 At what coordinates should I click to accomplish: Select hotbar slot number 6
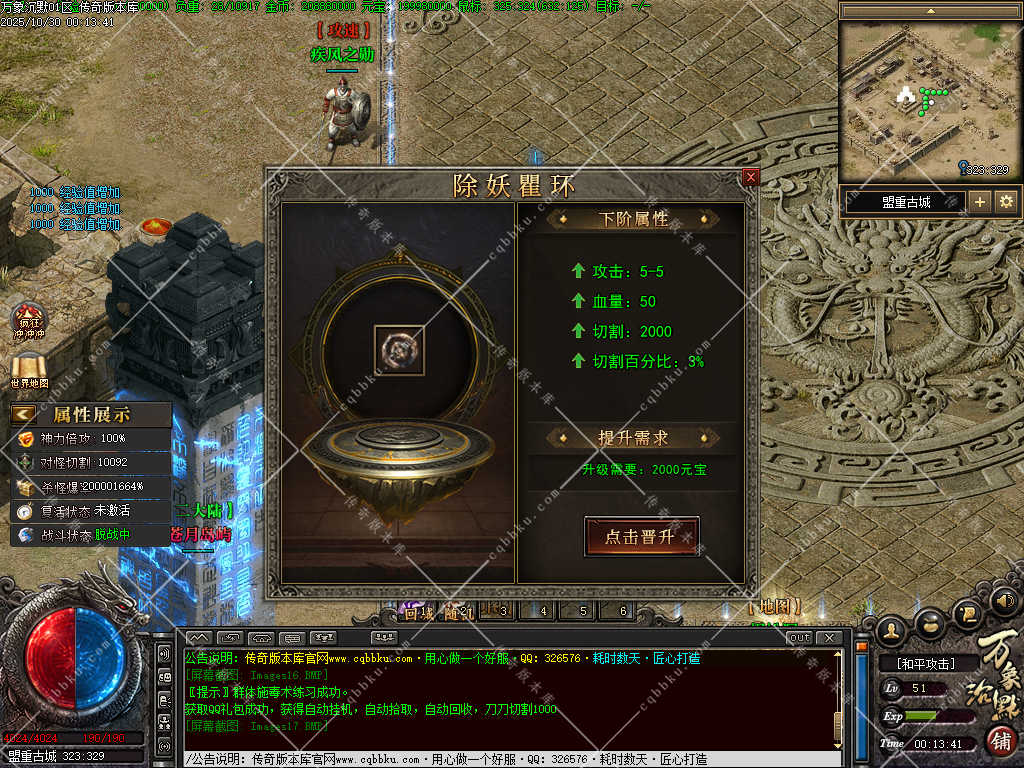(x=623, y=611)
